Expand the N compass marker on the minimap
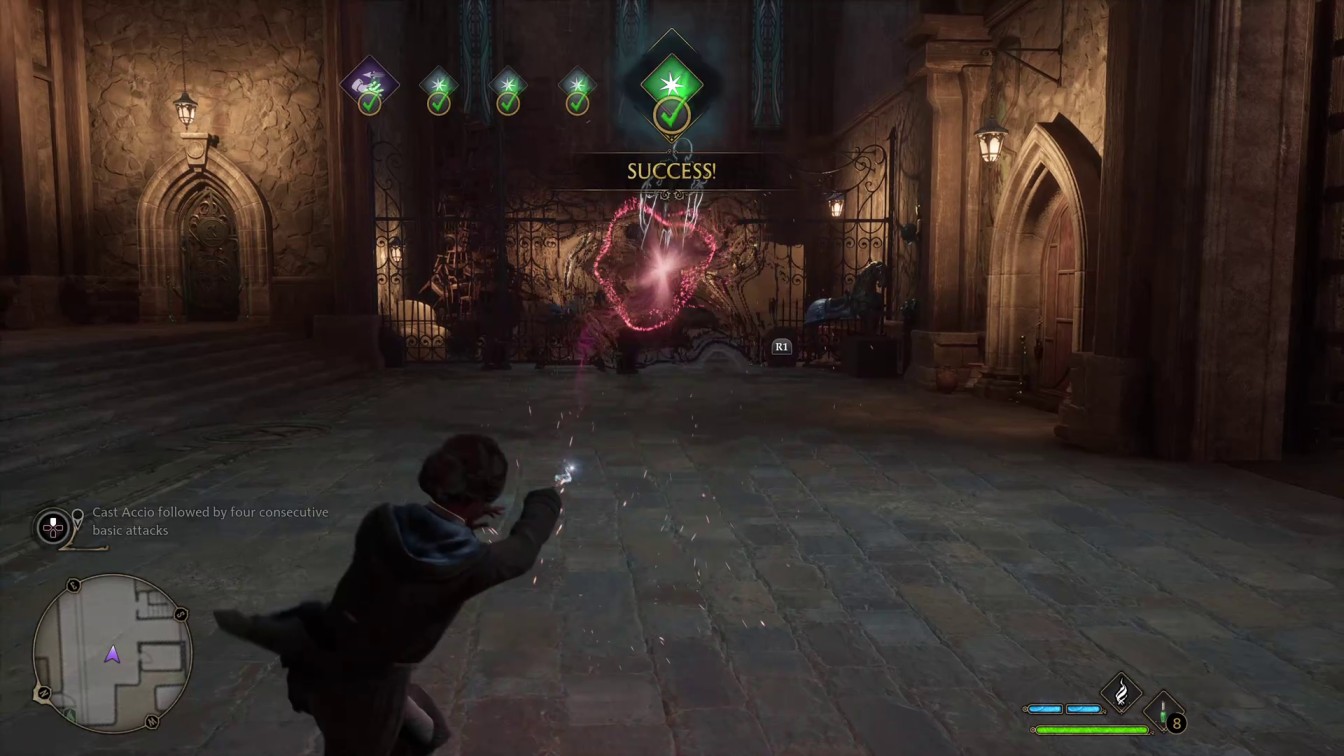This screenshot has width=1344, height=756. (43, 692)
